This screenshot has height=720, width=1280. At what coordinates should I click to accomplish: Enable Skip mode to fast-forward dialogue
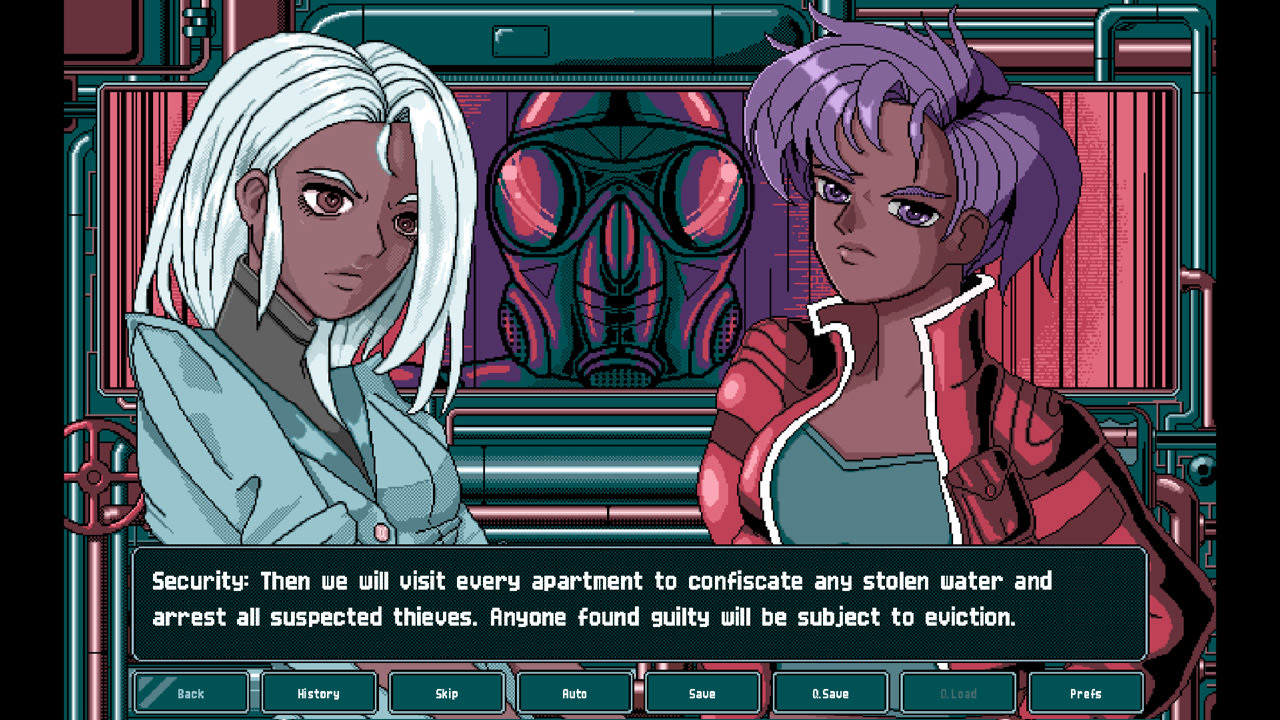tap(446, 692)
